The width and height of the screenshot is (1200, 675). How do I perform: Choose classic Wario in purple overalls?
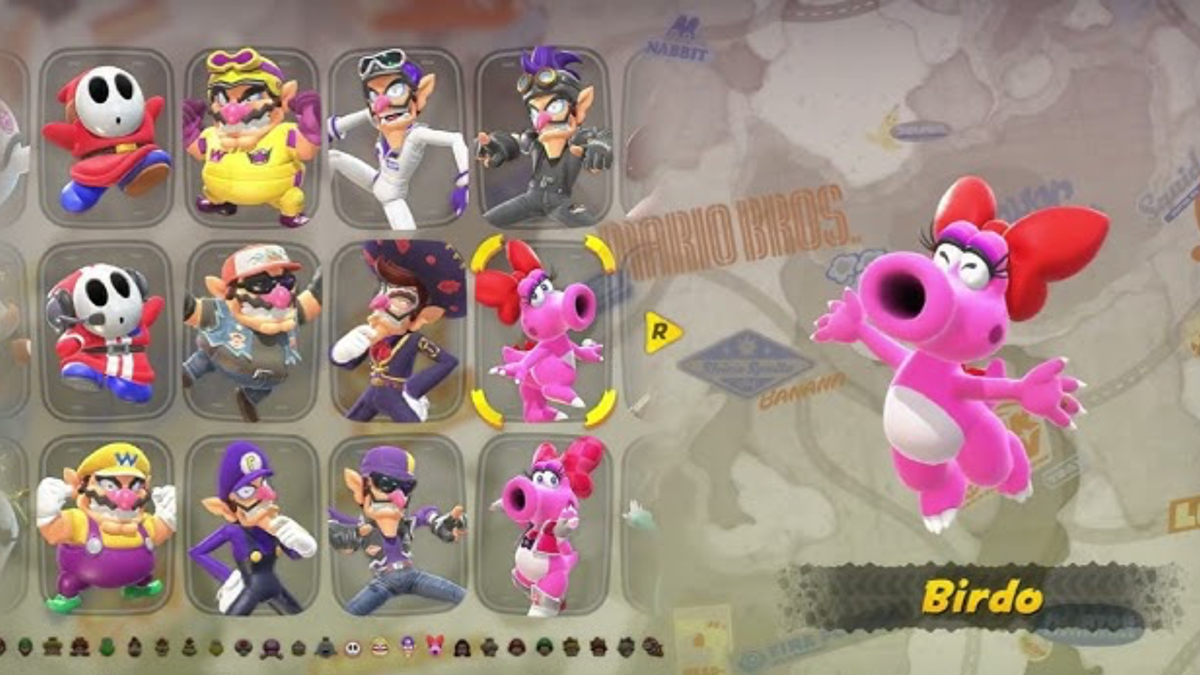[106, 523]
